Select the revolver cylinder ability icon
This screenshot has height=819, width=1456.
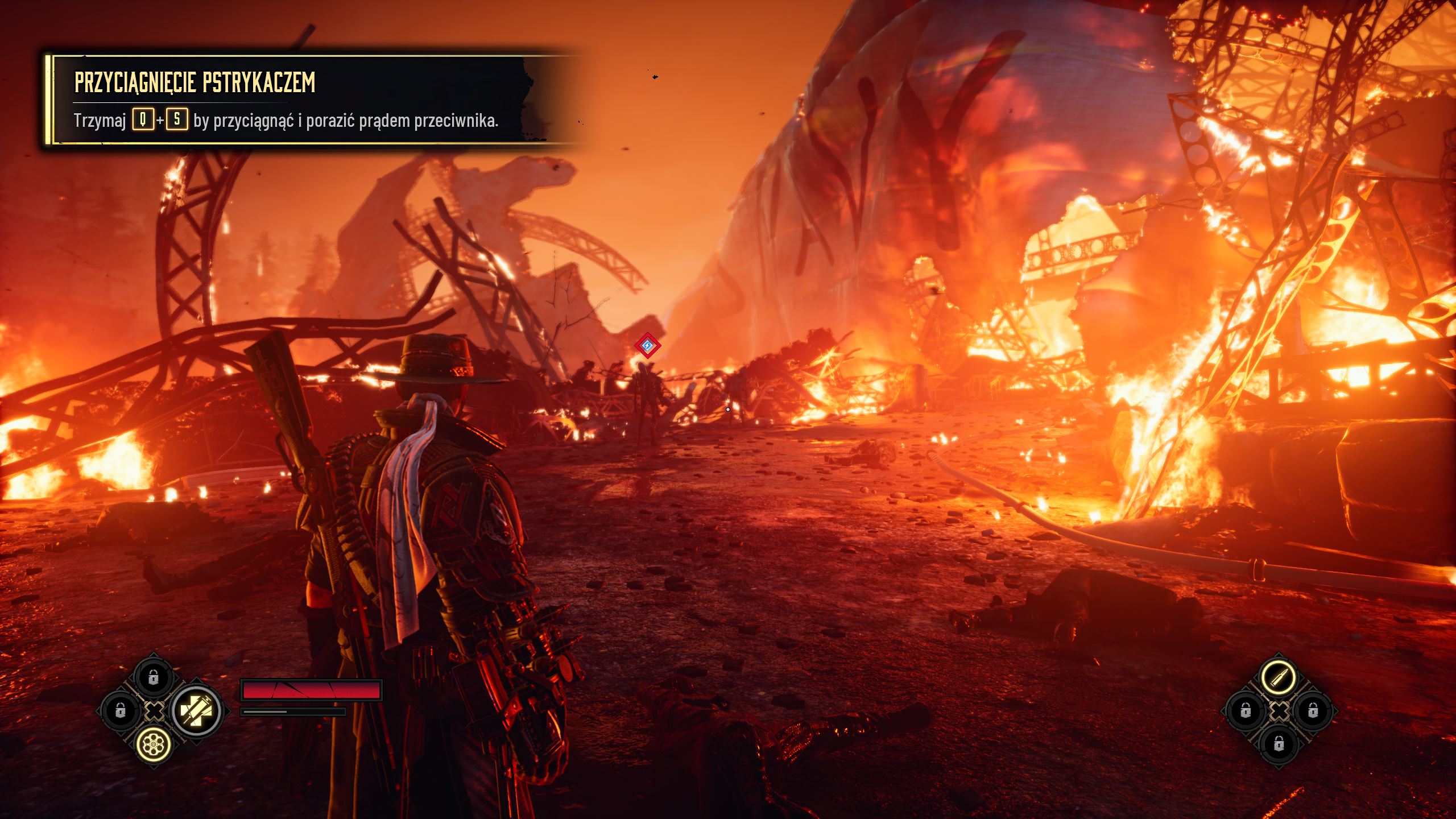[154, 743]
